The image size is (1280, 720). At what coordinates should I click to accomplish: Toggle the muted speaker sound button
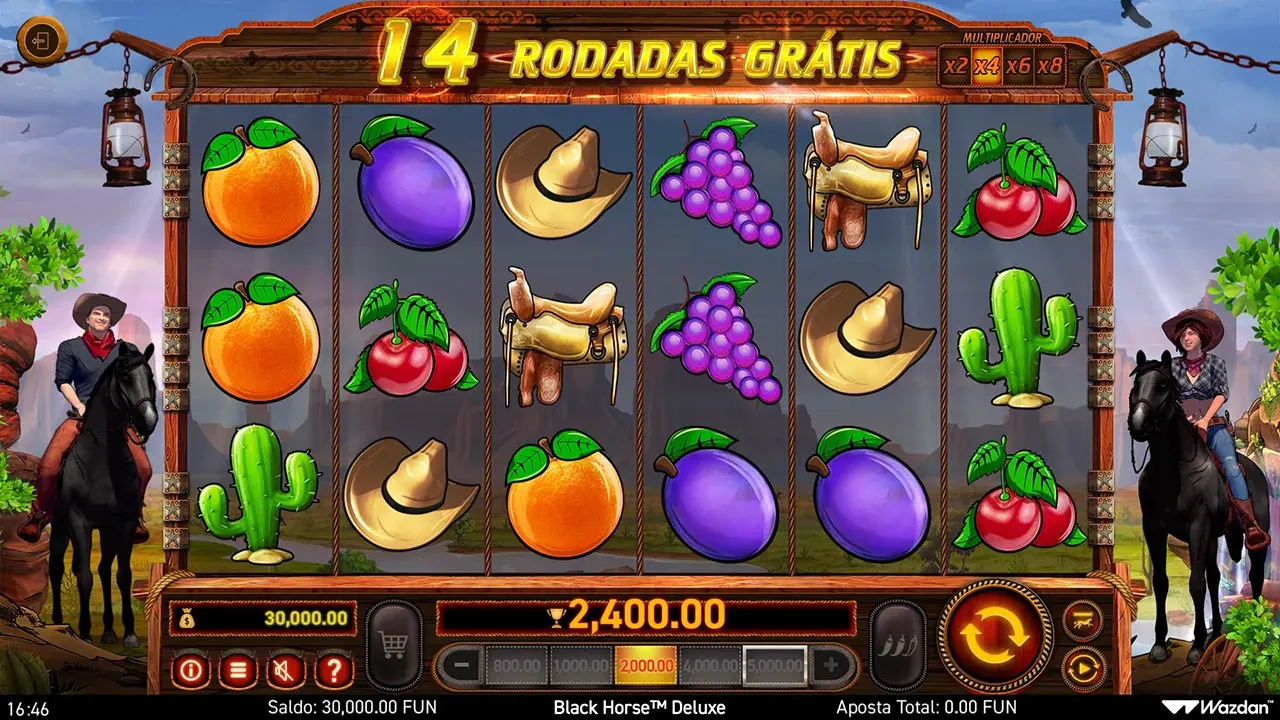click(286, 669)
